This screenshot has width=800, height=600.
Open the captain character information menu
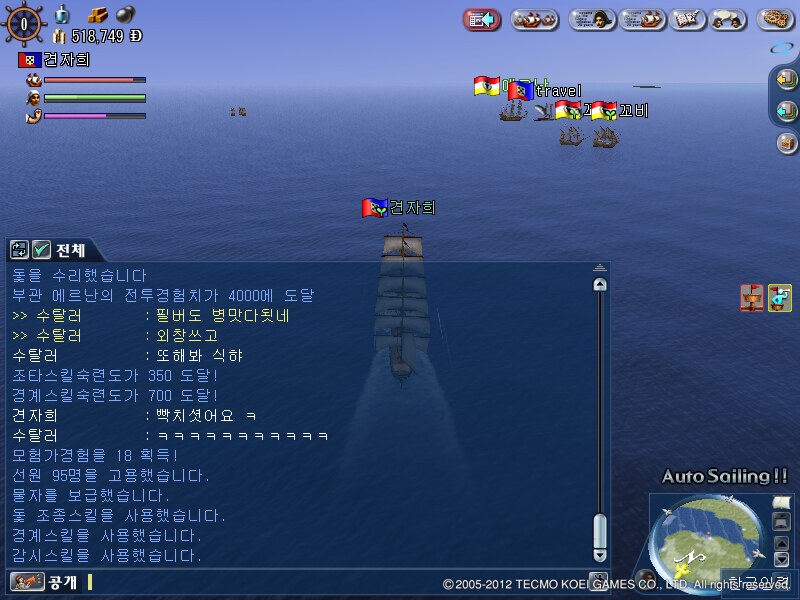pos(592,19)
